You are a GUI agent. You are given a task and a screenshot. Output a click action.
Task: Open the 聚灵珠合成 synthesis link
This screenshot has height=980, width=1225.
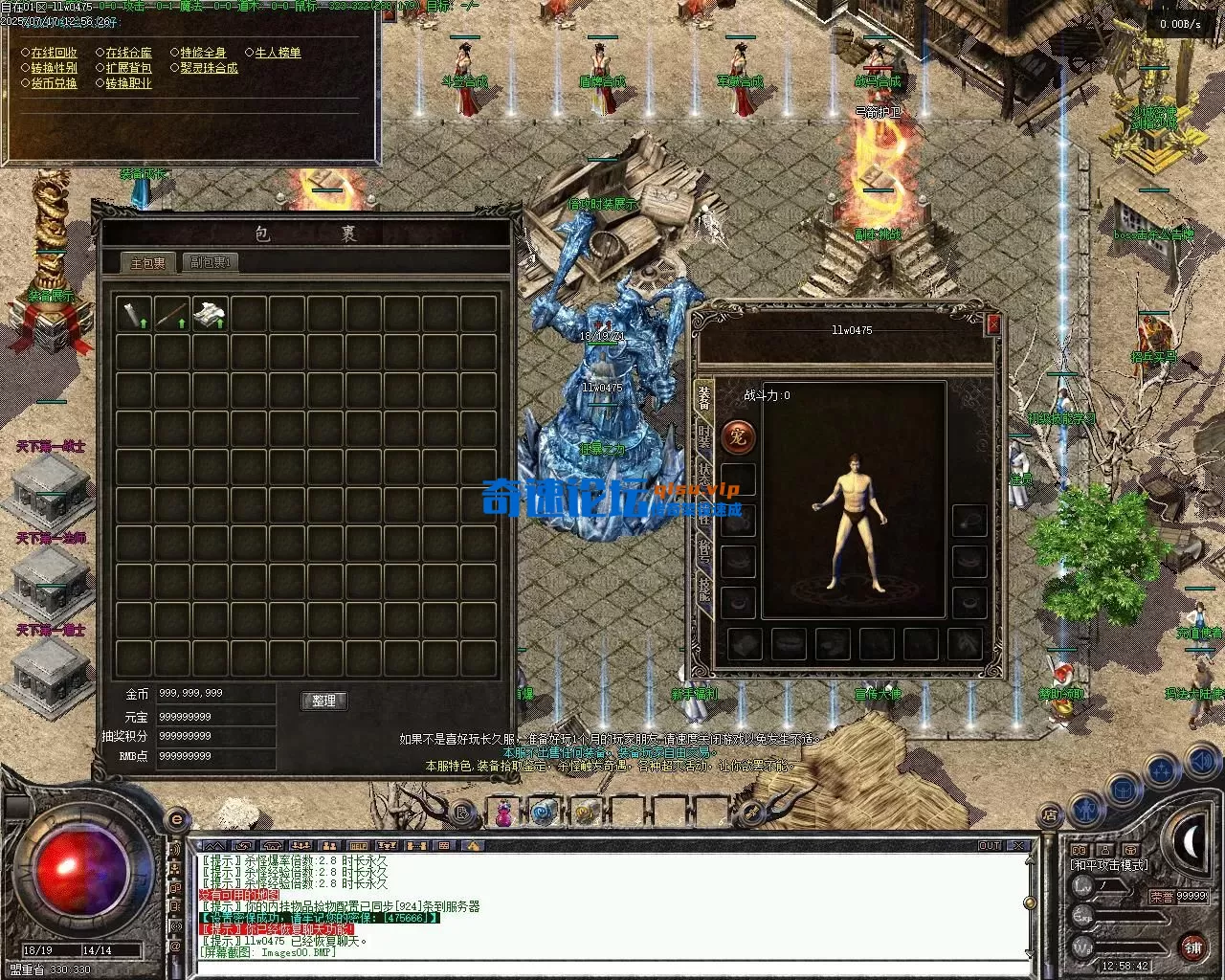click(x=209, y=68)
